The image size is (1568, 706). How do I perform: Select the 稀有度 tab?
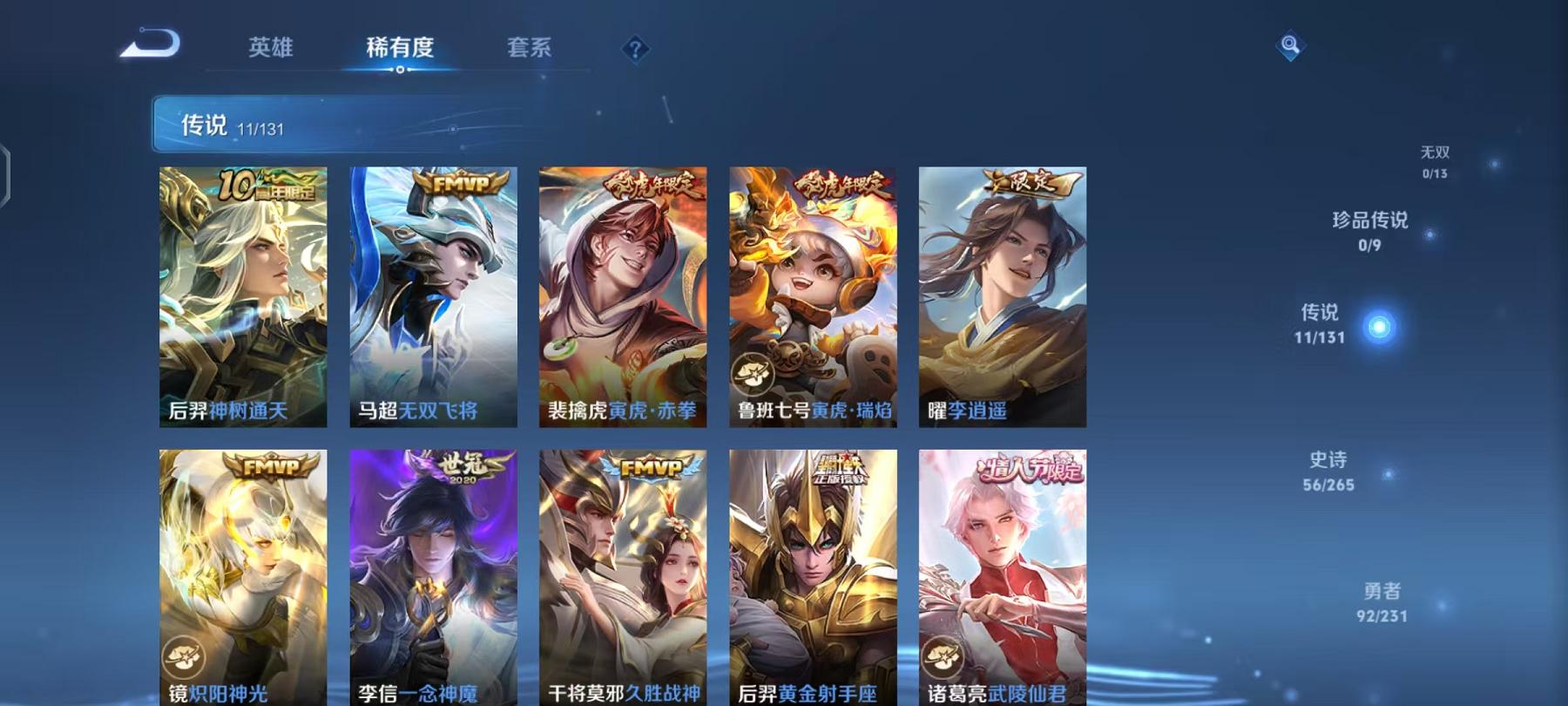(x=400, y=50)
